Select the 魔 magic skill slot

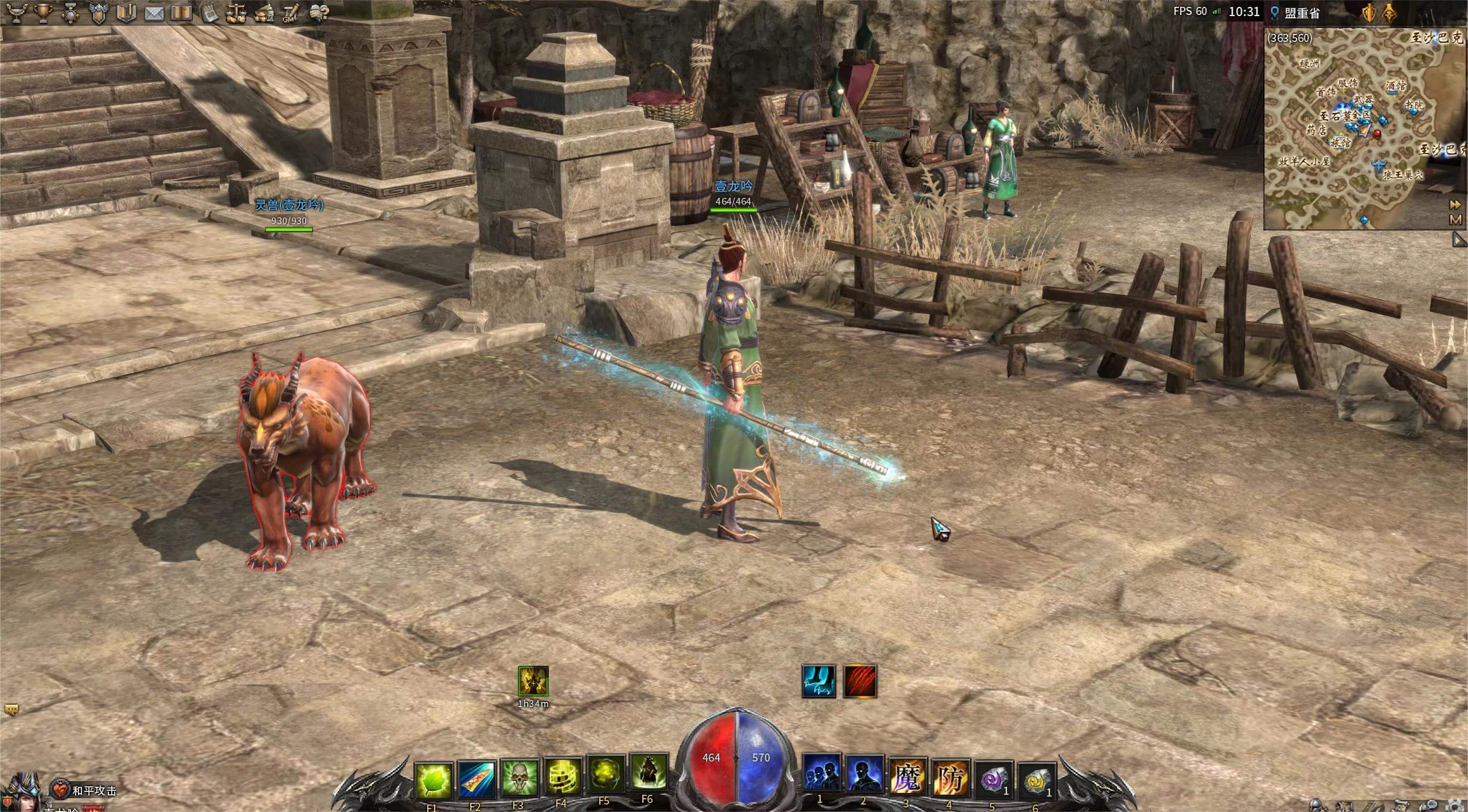[x=907, y=778]
